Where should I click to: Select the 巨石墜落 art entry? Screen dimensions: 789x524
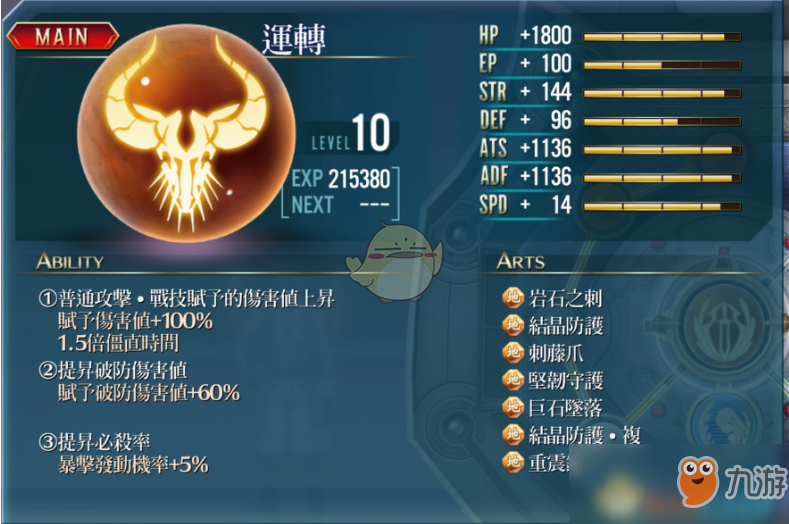[565, 408]
